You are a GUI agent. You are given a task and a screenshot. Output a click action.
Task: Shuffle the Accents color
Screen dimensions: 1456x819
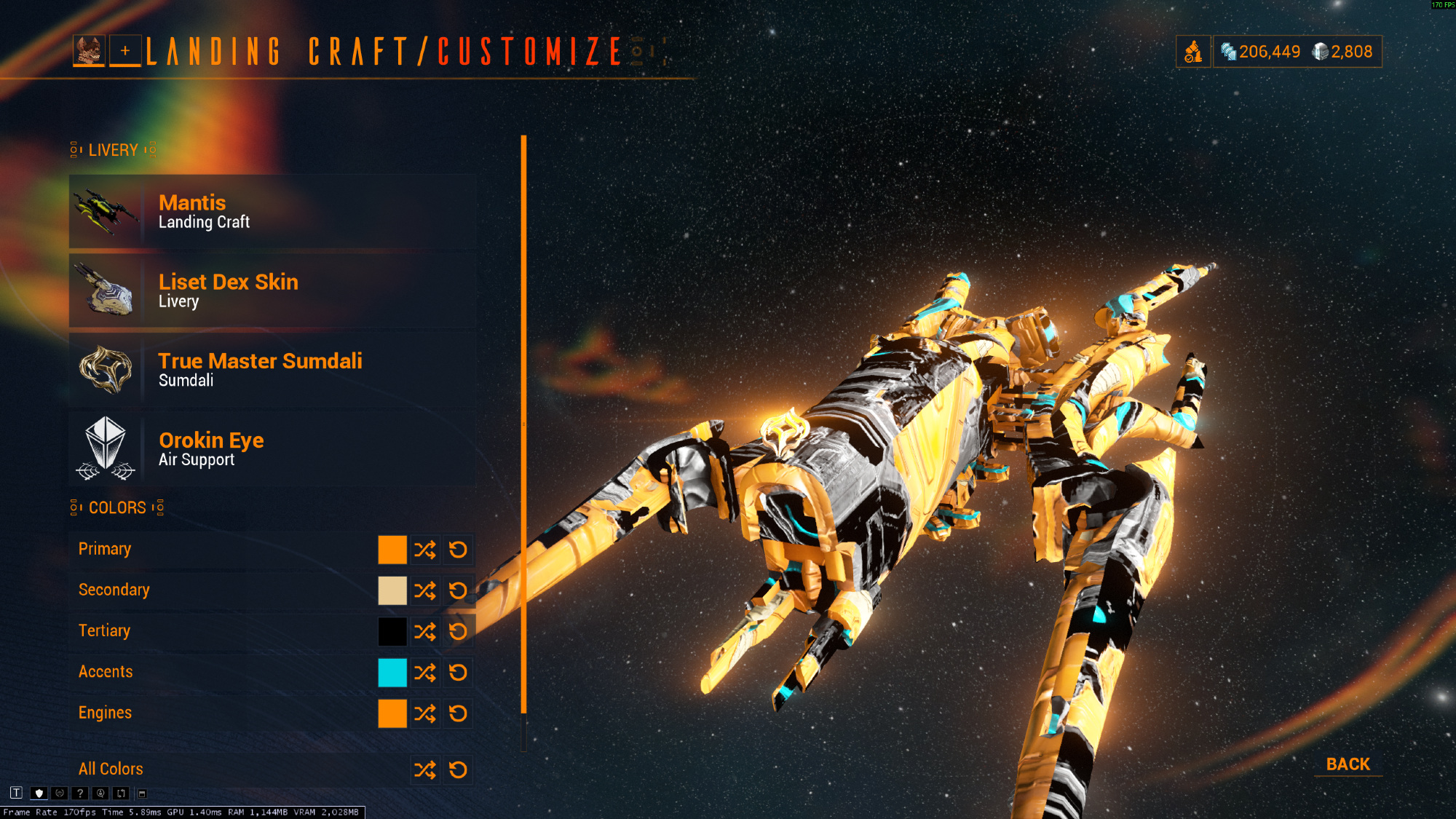pyautogui.click(x=425, y=673)
